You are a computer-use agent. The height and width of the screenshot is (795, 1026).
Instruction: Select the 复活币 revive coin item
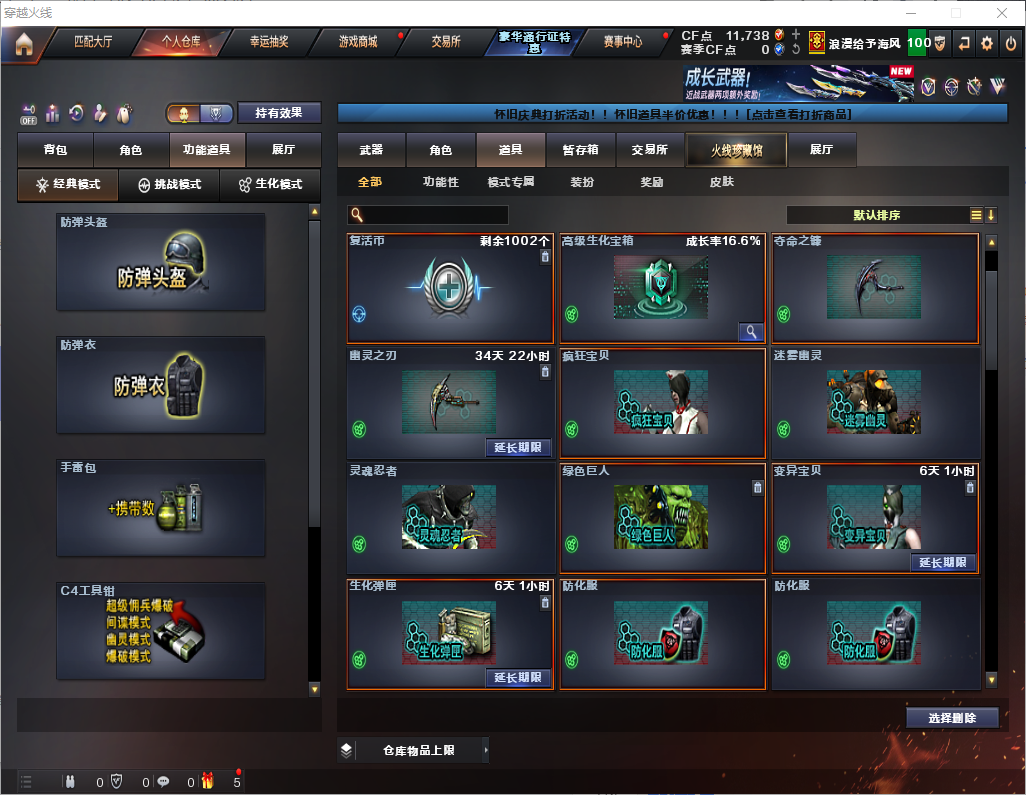450,289
